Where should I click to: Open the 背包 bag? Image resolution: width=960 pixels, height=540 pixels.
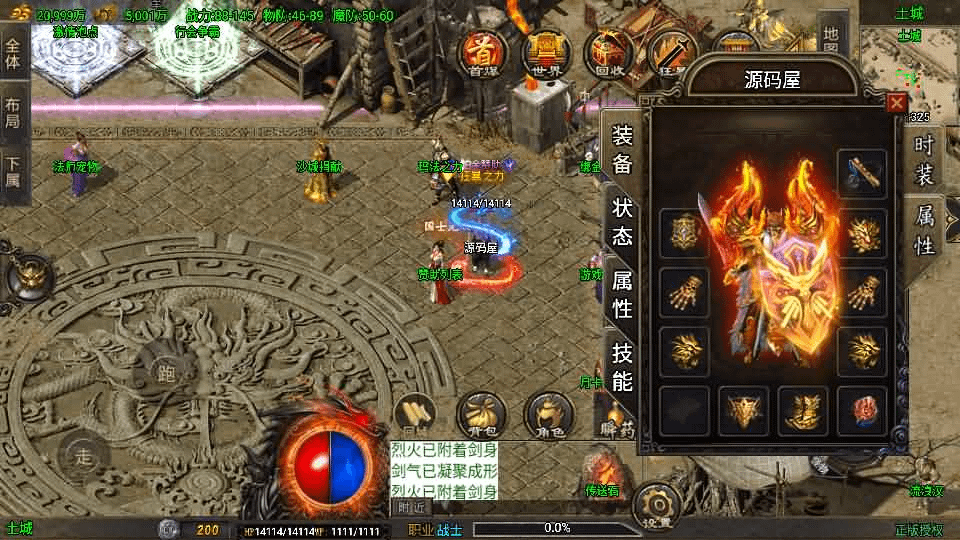[478, 413]
